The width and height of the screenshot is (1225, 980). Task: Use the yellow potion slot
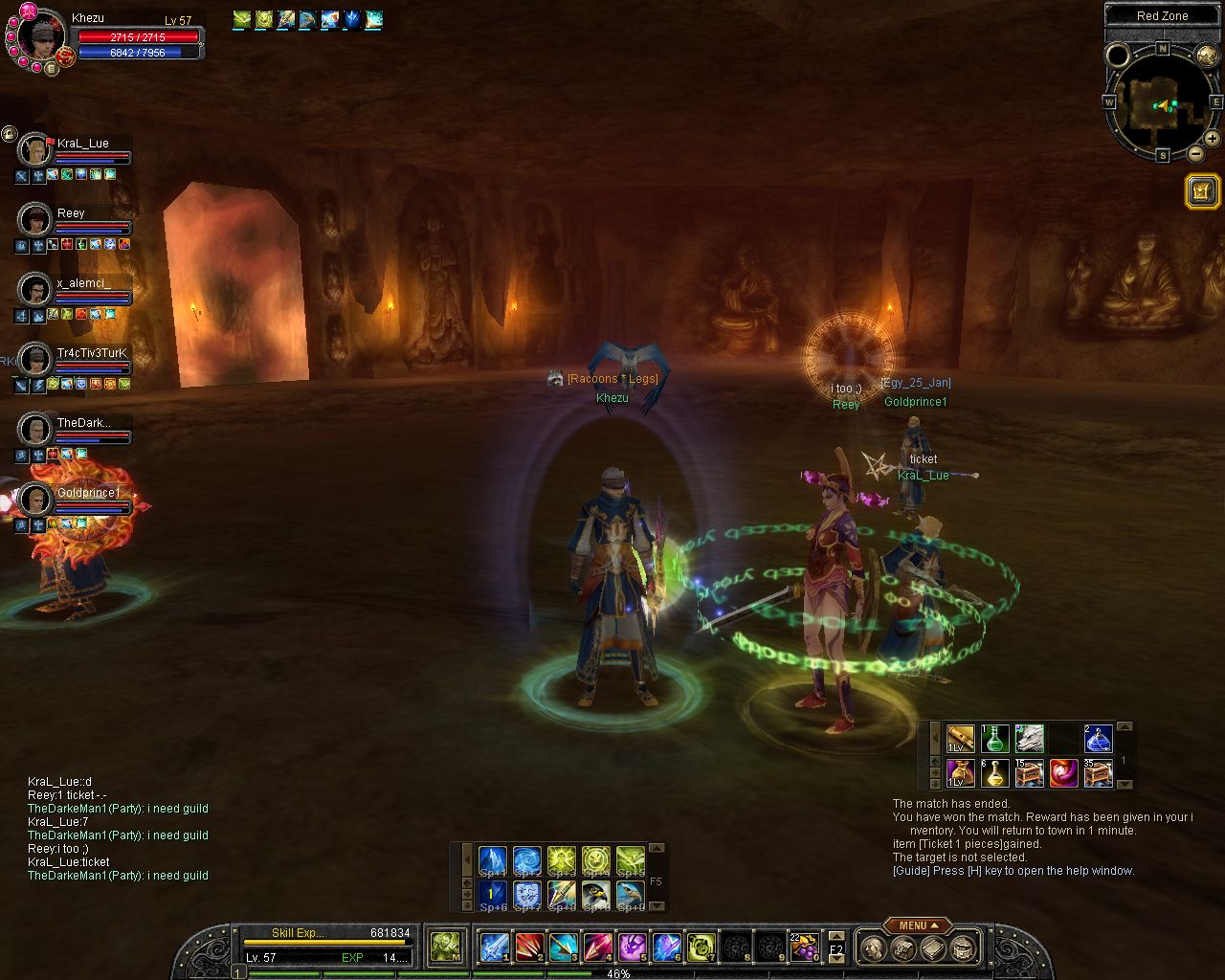[x=995, y=772]
